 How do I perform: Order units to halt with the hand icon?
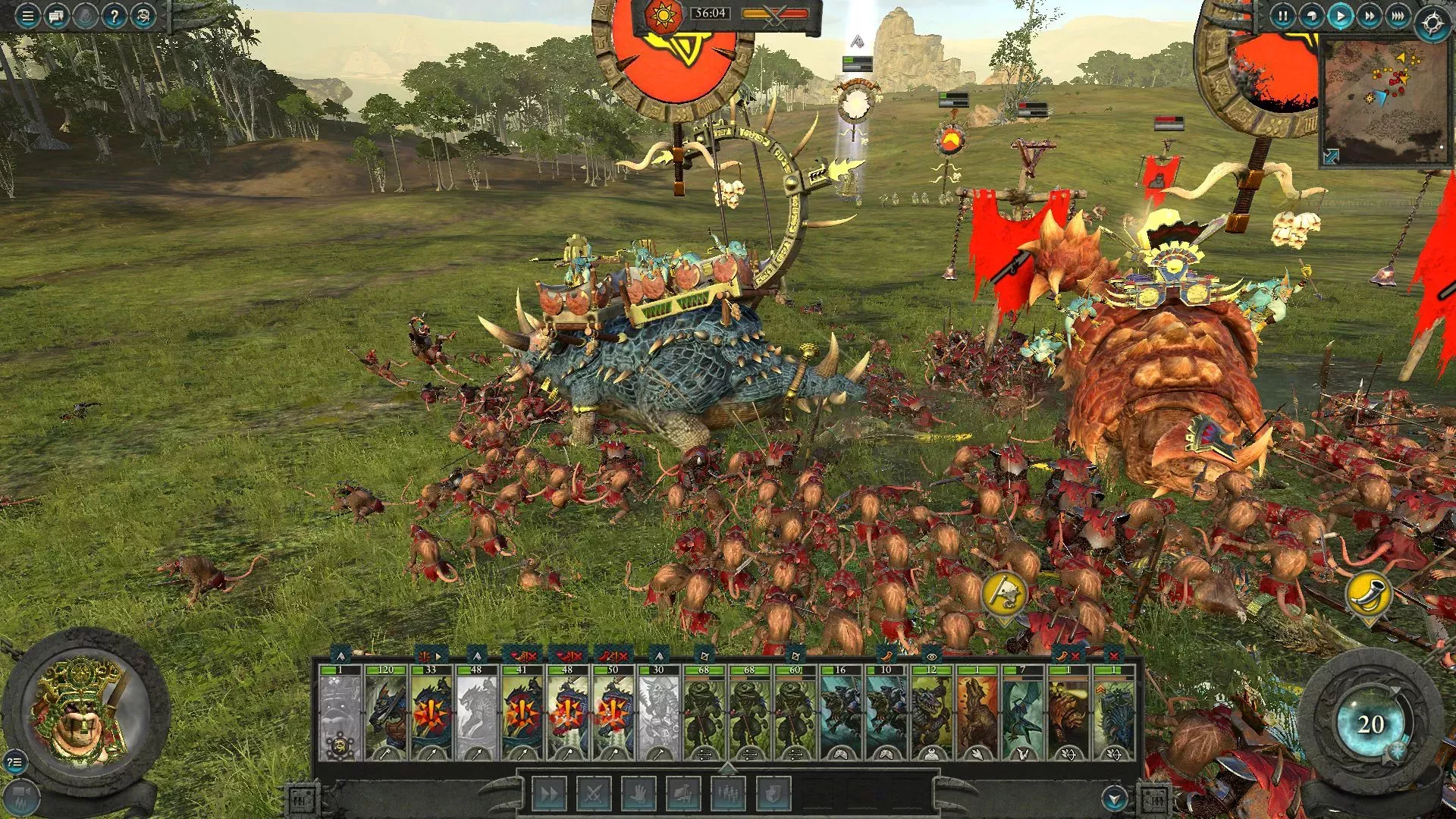click(x=641, y=794)
